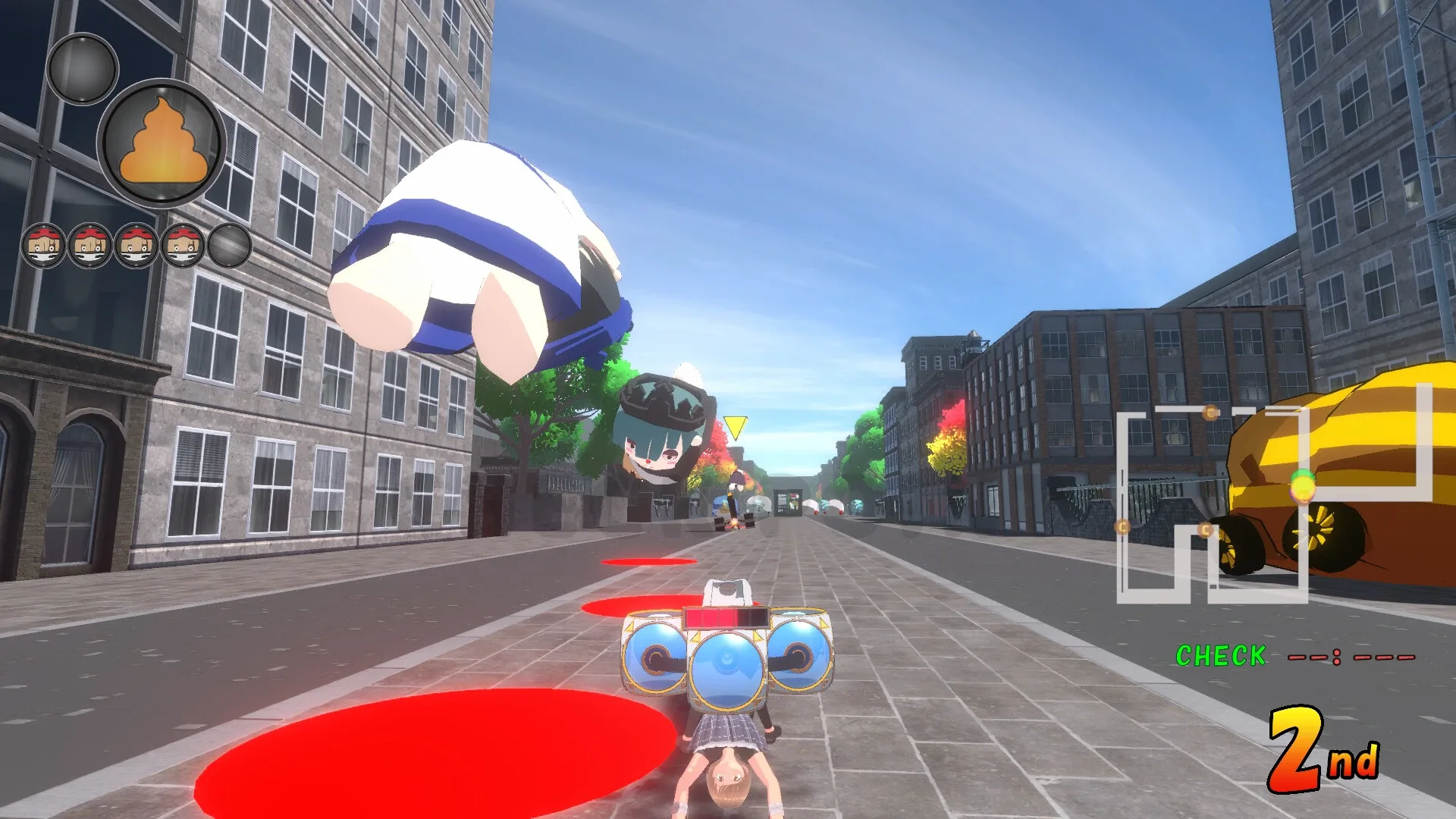Image resolution: width=1456 pixels, height=819 pixels.
Task: Click the empty circular item slot
Action: [230, 246]
